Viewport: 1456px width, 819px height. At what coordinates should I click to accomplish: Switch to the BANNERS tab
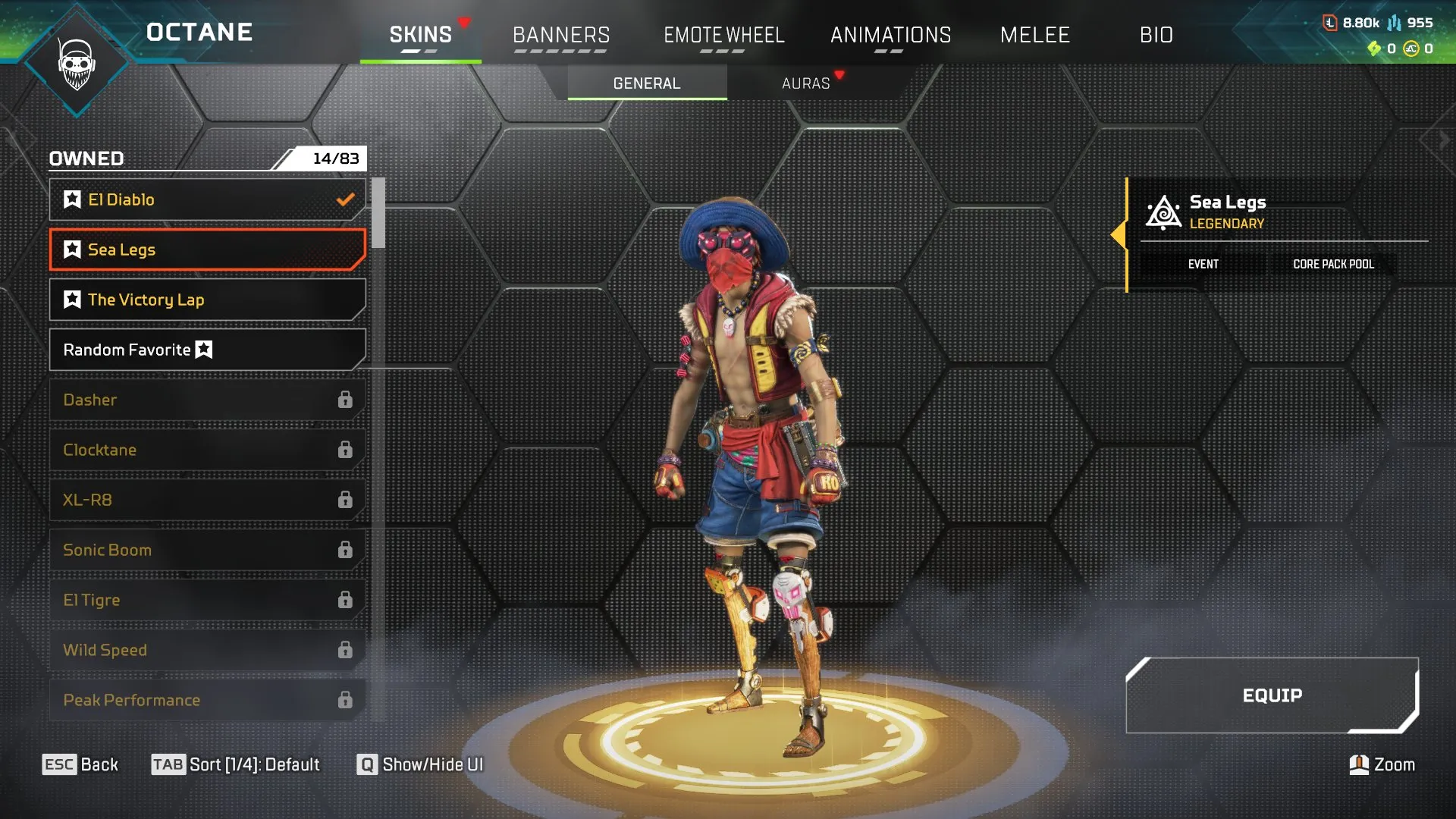(x=561, y=34)
